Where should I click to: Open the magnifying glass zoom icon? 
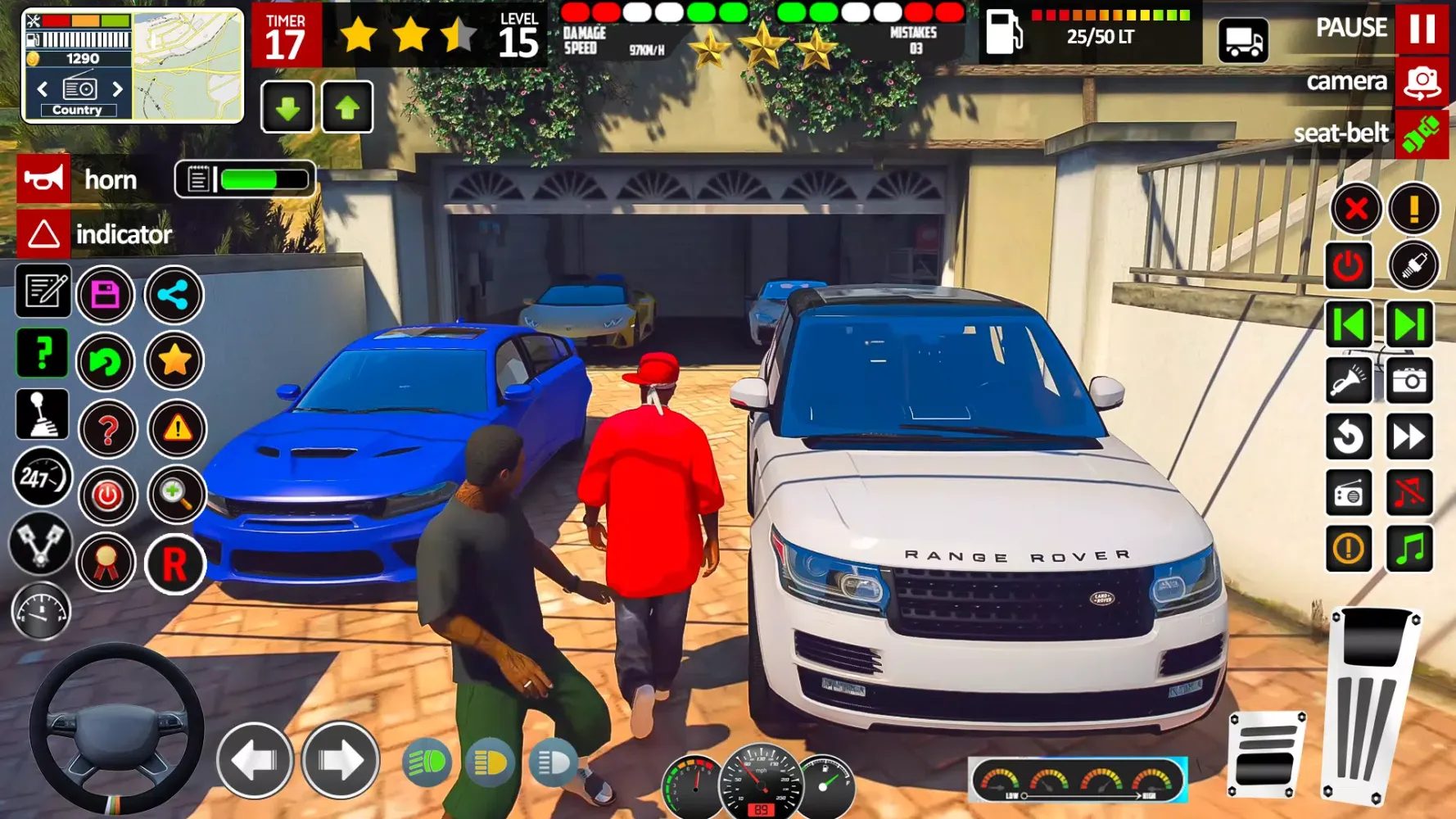pyautogui.click(x=175, y=494)
